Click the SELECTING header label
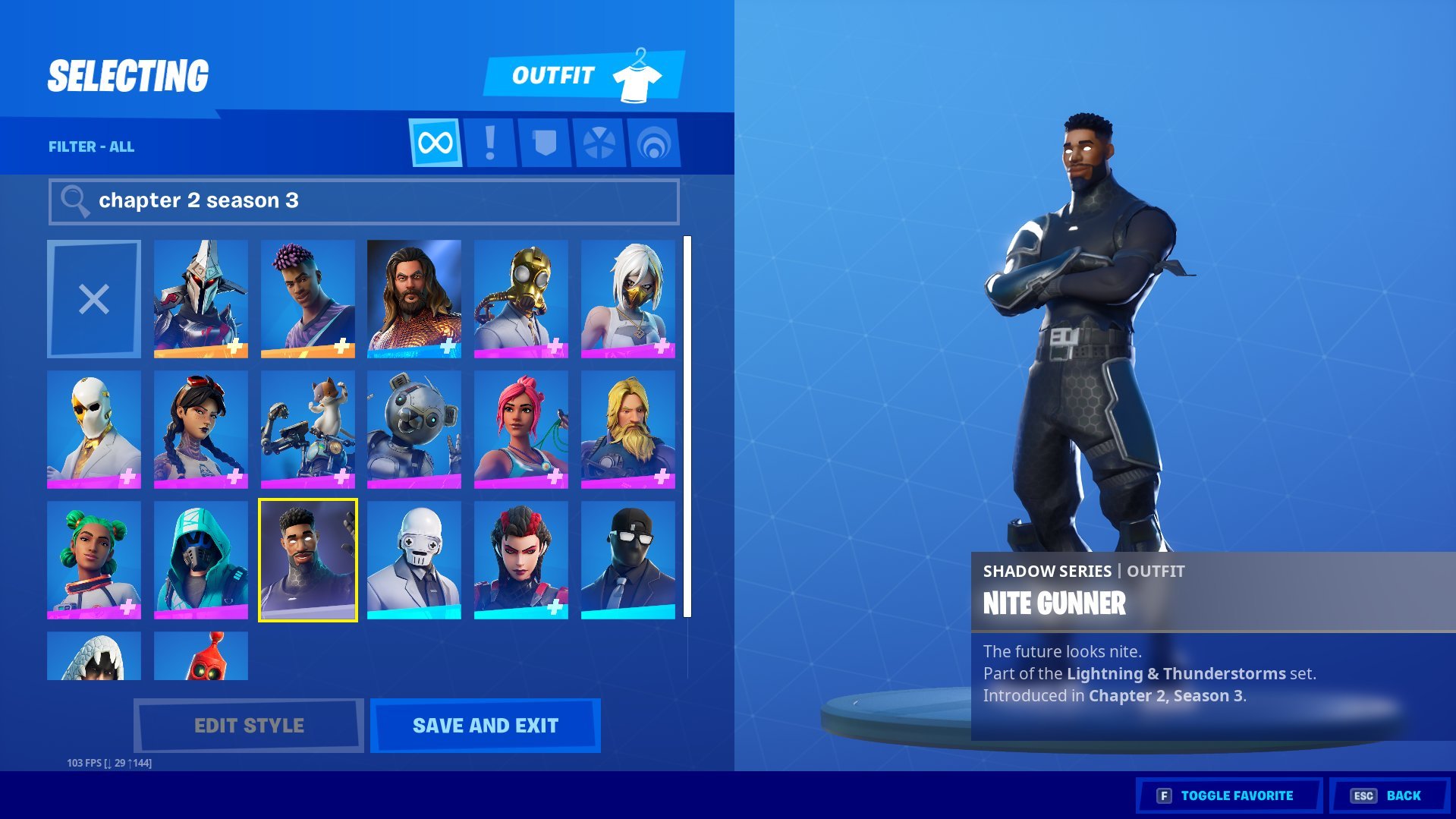This screenshot has height=819, width=1456. (127, 74)
